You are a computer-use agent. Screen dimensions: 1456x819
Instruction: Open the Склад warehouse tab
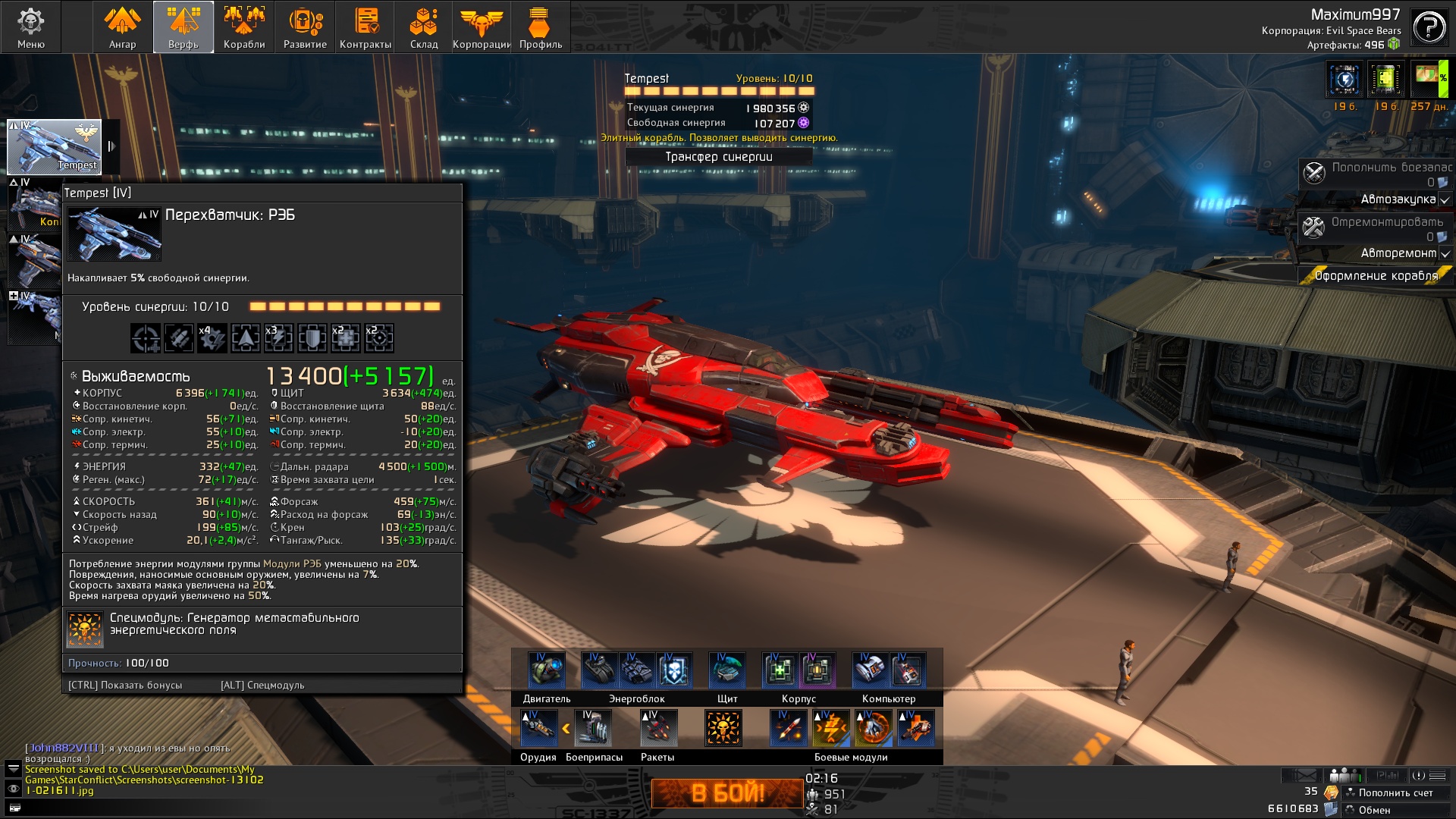(424, 27)
